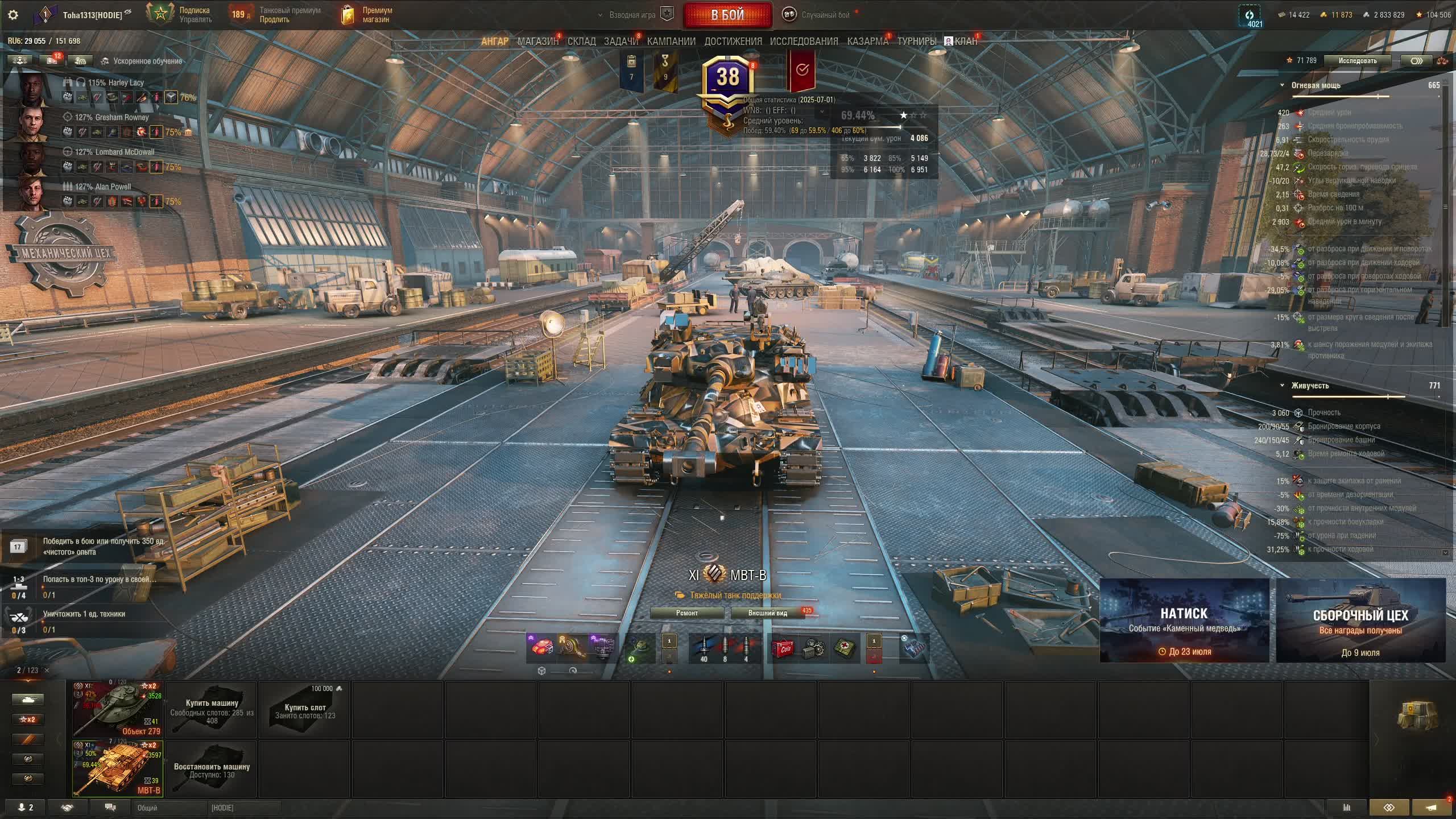This screenshot has width=1456, height=819.
Task: Open the СКЛАД tab
Action: 581,41
